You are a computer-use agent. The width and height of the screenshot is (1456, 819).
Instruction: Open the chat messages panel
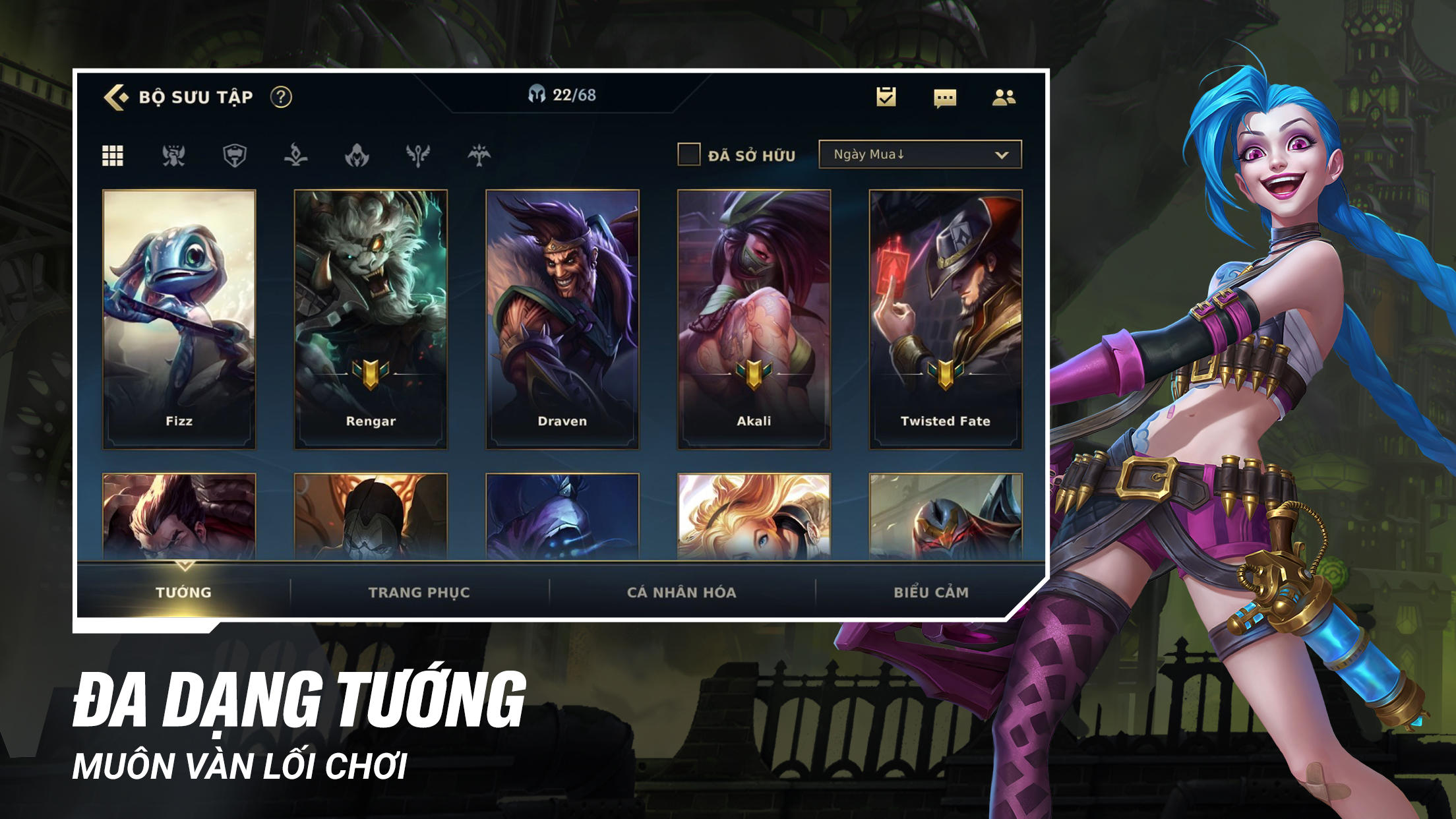(x=944, y=98)
